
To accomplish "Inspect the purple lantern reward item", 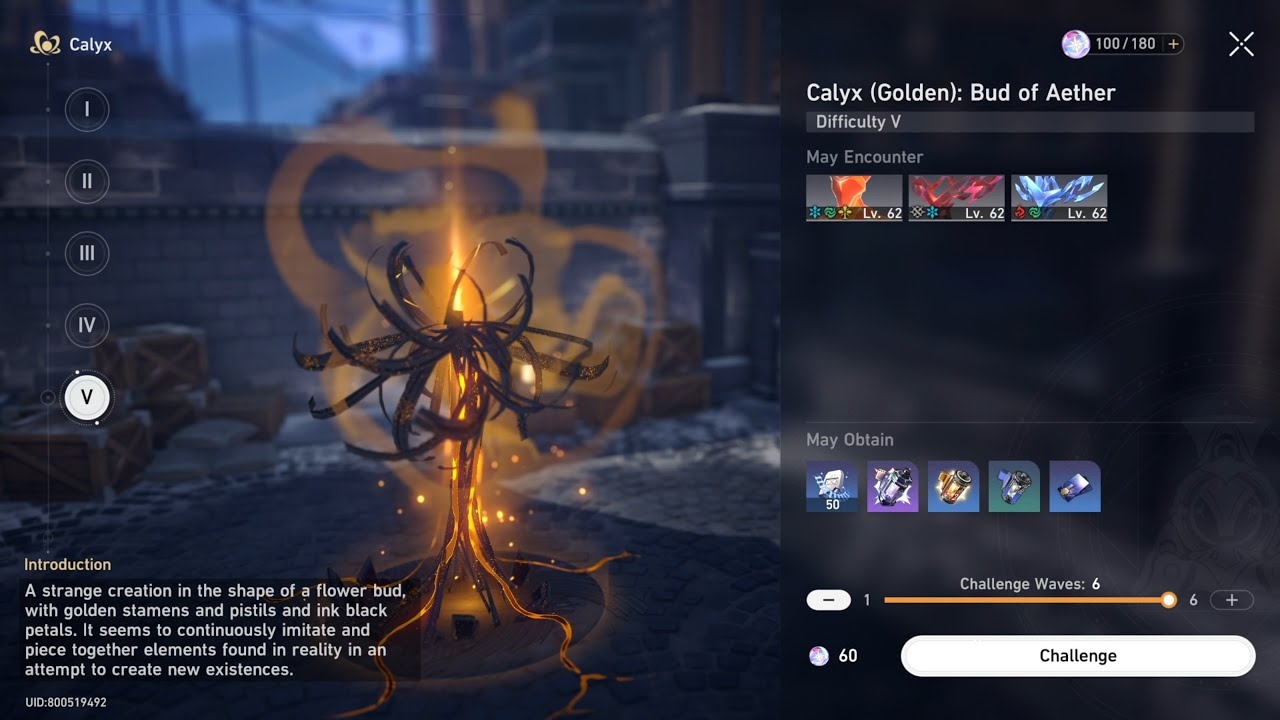I will coord(893,487).
